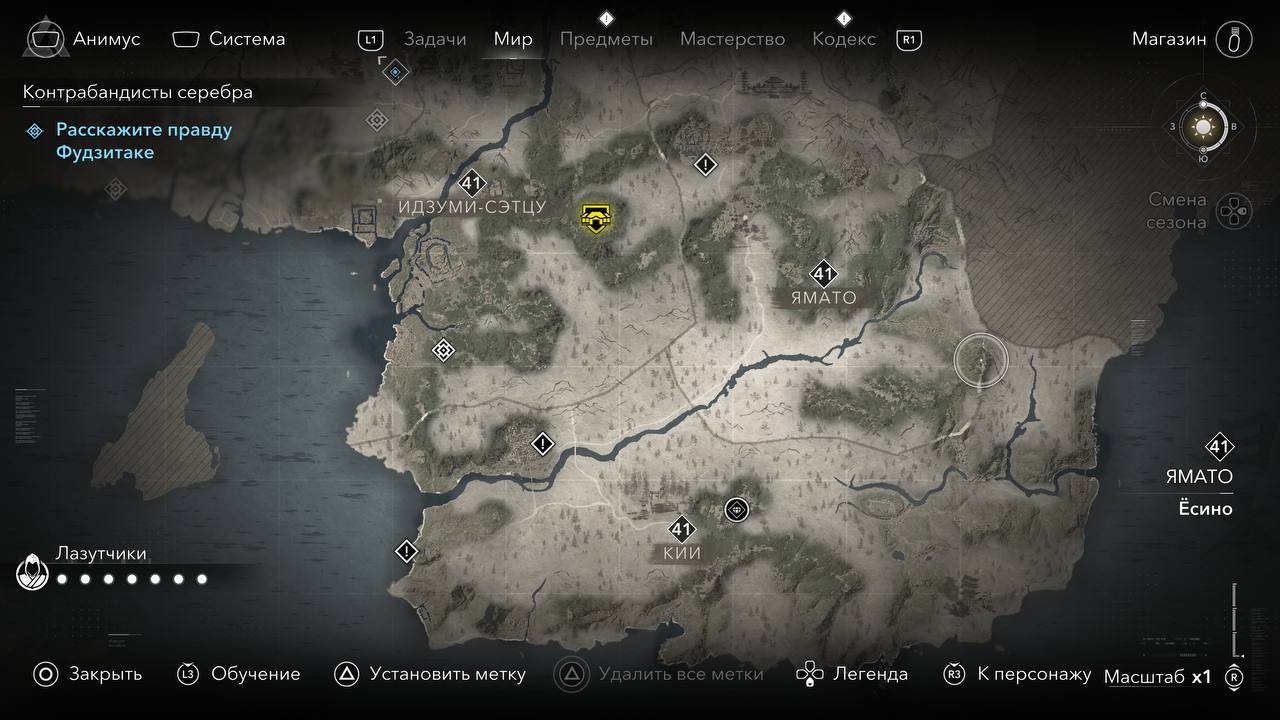This screenshot has width=1280, height=720.
Task: Select the yellow hideout marker on map
Action: [x=596, y=216]
